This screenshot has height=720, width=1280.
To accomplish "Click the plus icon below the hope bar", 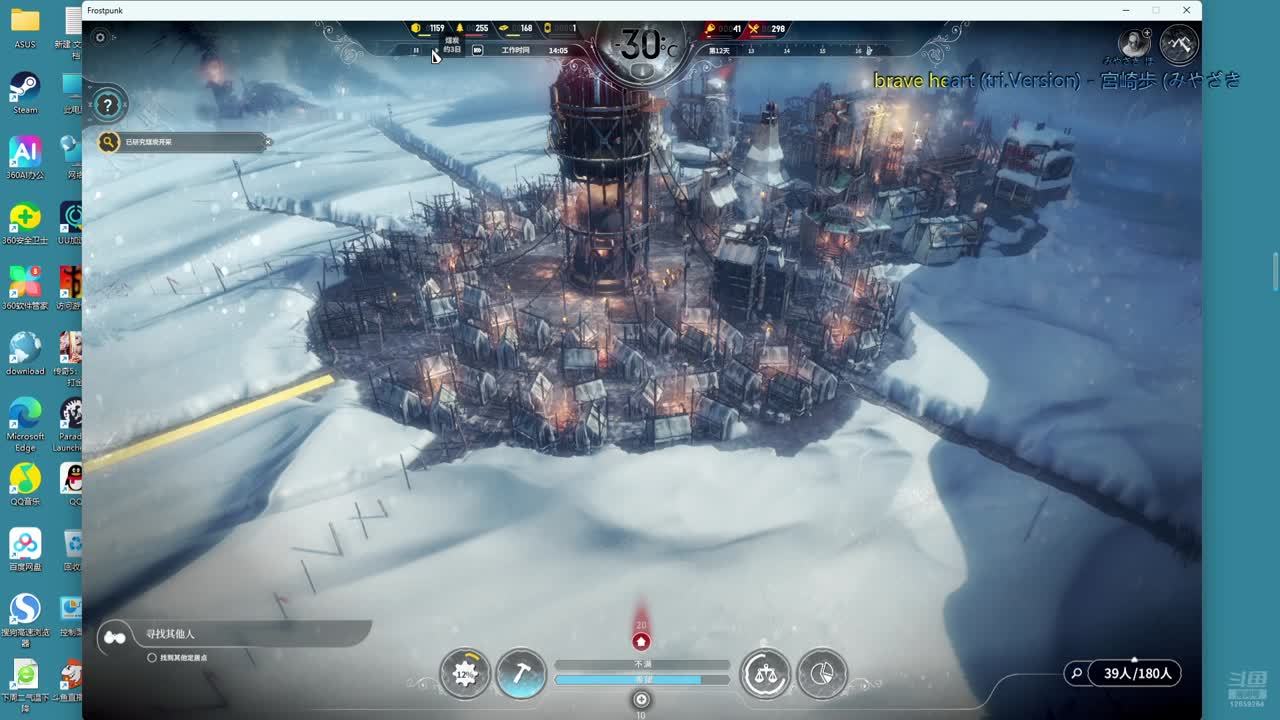I will [641, 699].
